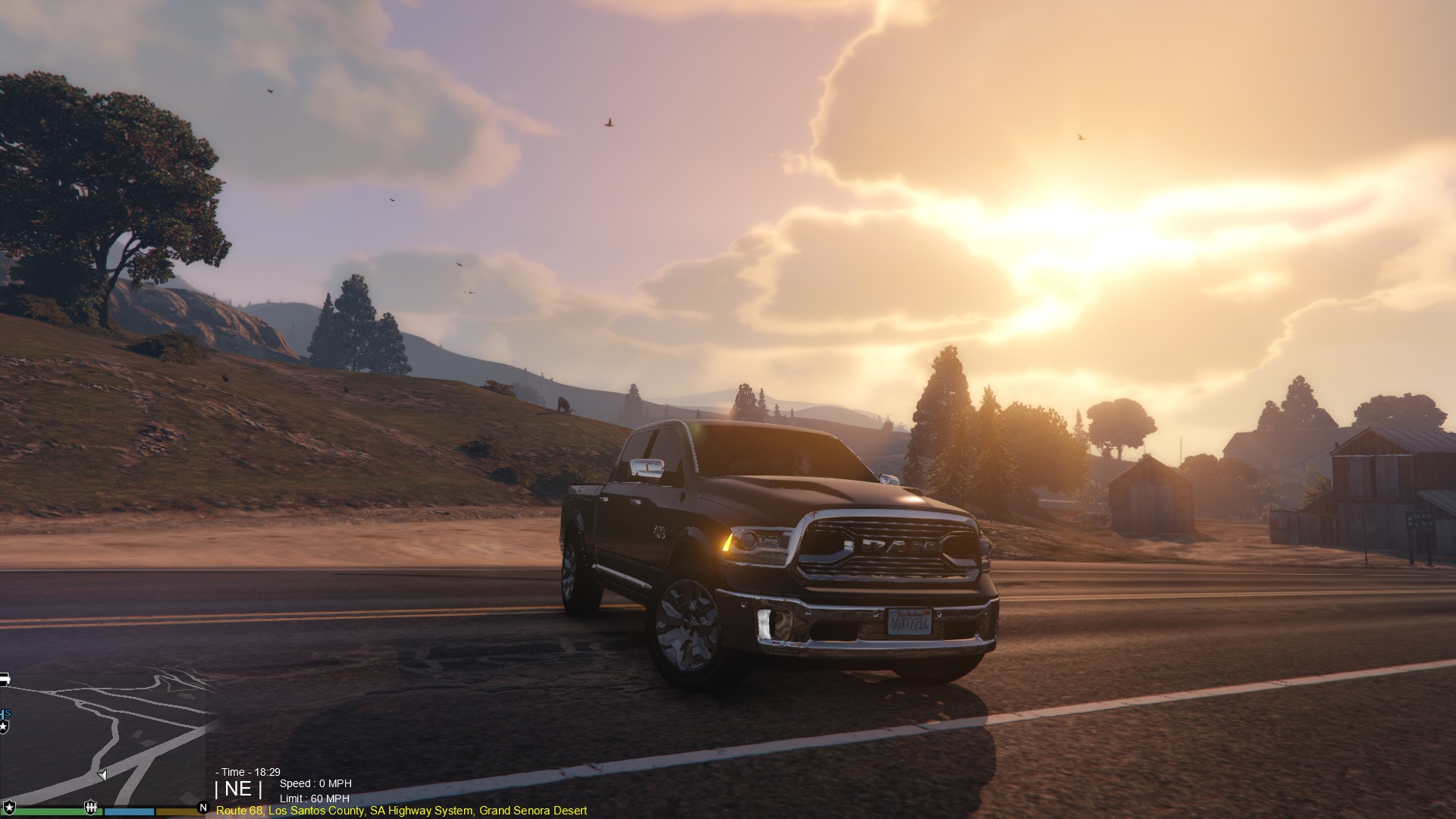The height and width of the screenshot is (819, 1456).
Task: Select the player arrow on the minimap
Action: click(x=102, y=775)
